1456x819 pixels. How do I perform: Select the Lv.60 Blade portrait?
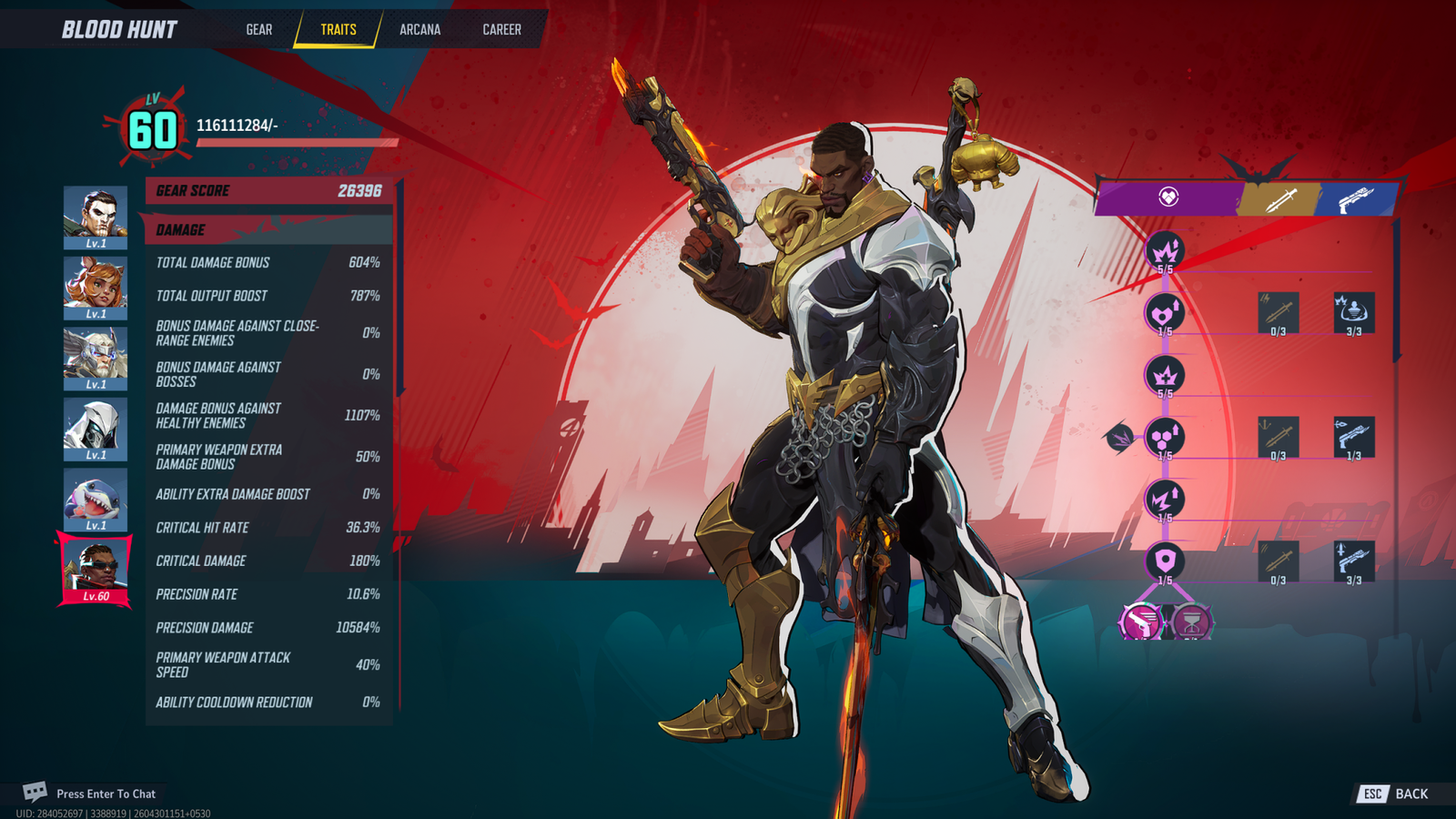pos(96,570)
